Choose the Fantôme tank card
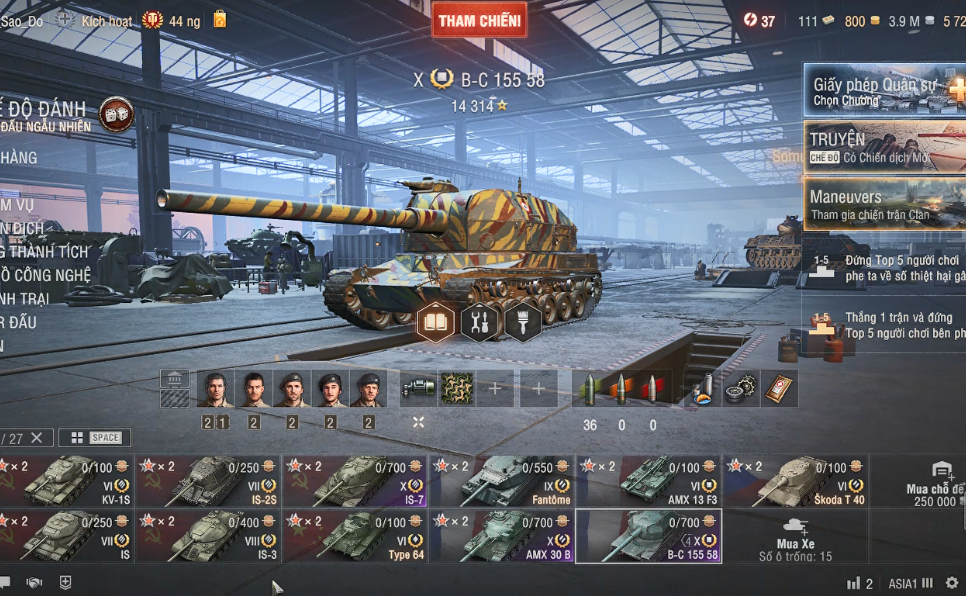966x596 pixels. point(501,481)
